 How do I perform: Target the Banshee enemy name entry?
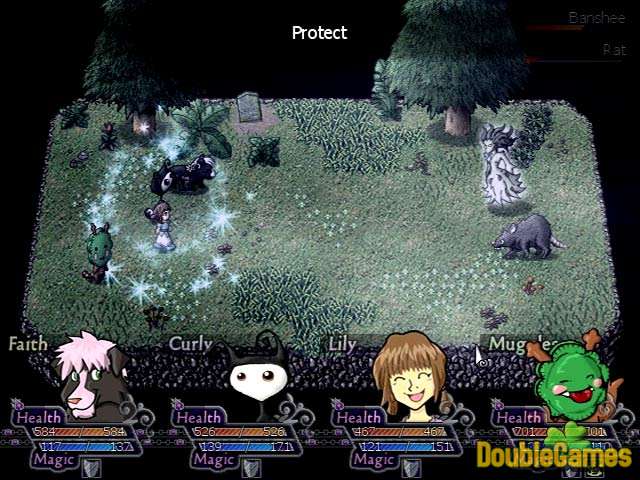(x=596, y=18)
